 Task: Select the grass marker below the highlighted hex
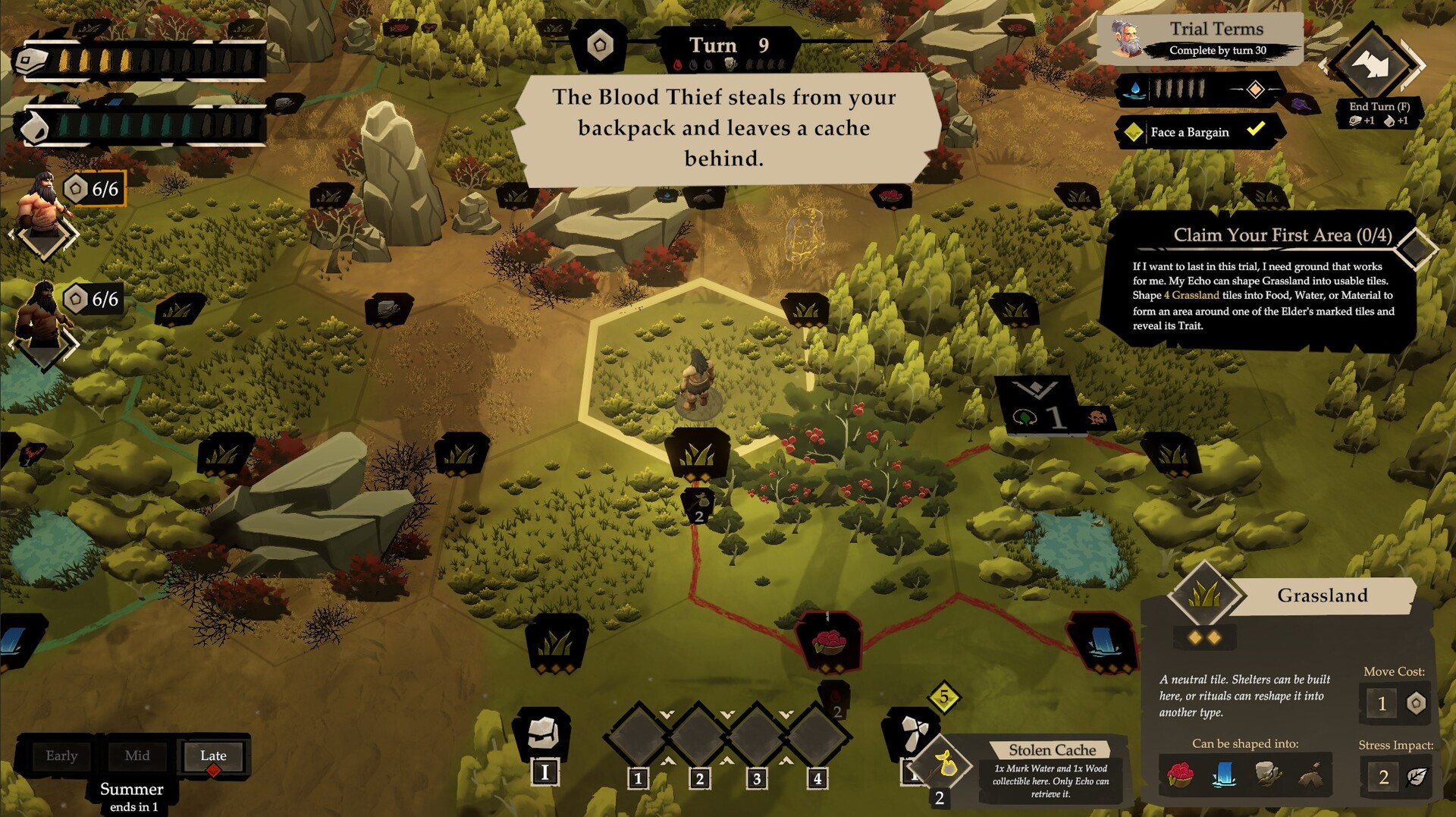pos(698,455)
